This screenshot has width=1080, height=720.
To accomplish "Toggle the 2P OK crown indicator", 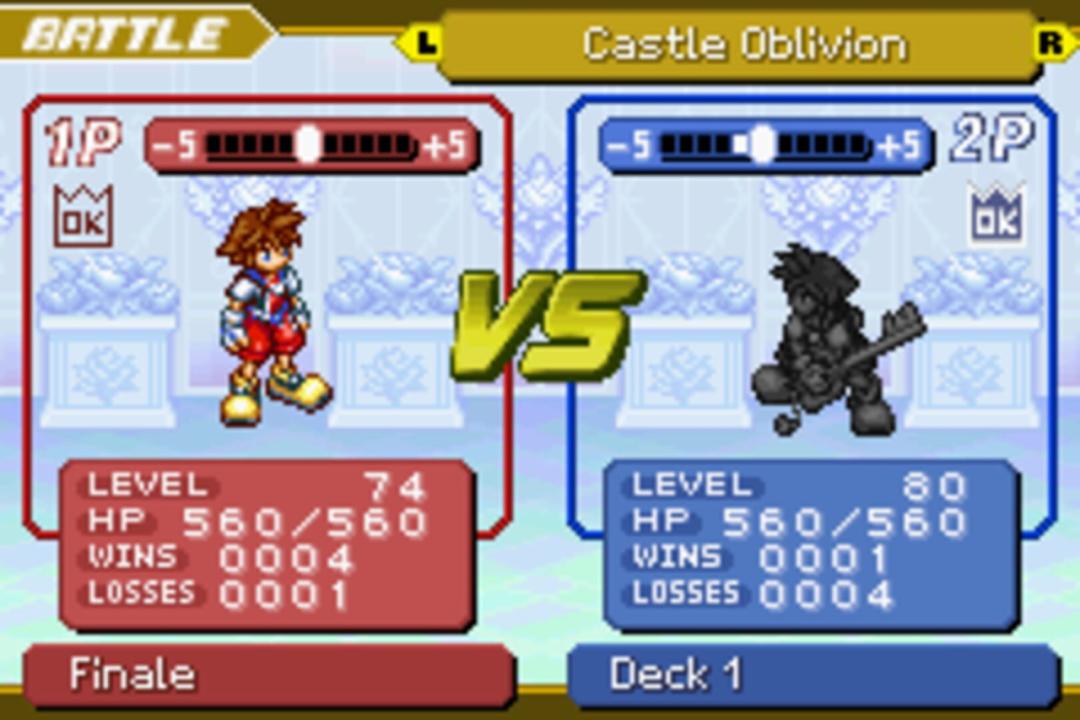I will [x=996, y=213].
